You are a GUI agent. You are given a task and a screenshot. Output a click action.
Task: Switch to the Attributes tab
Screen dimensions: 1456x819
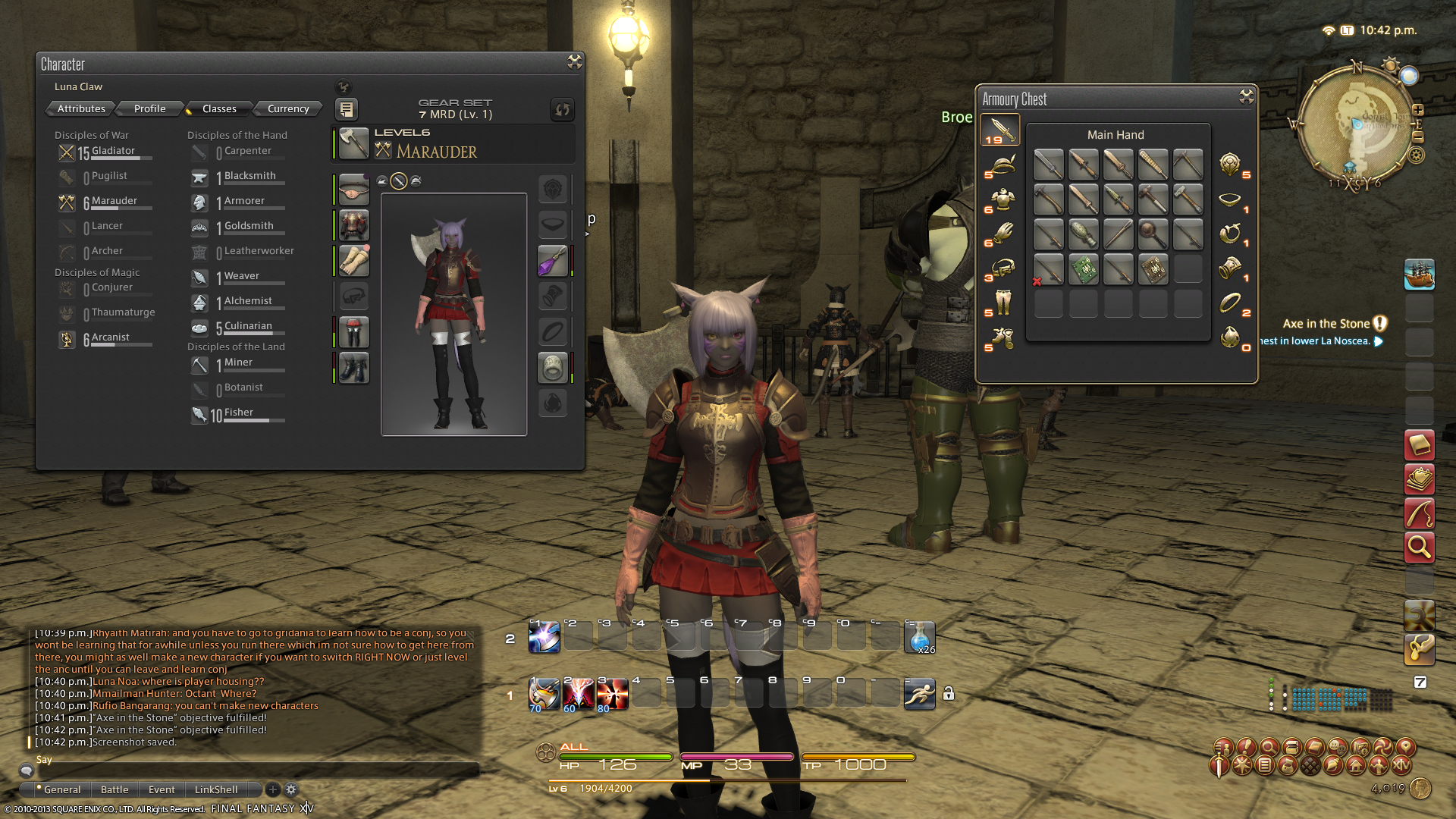tap(81, 108)
